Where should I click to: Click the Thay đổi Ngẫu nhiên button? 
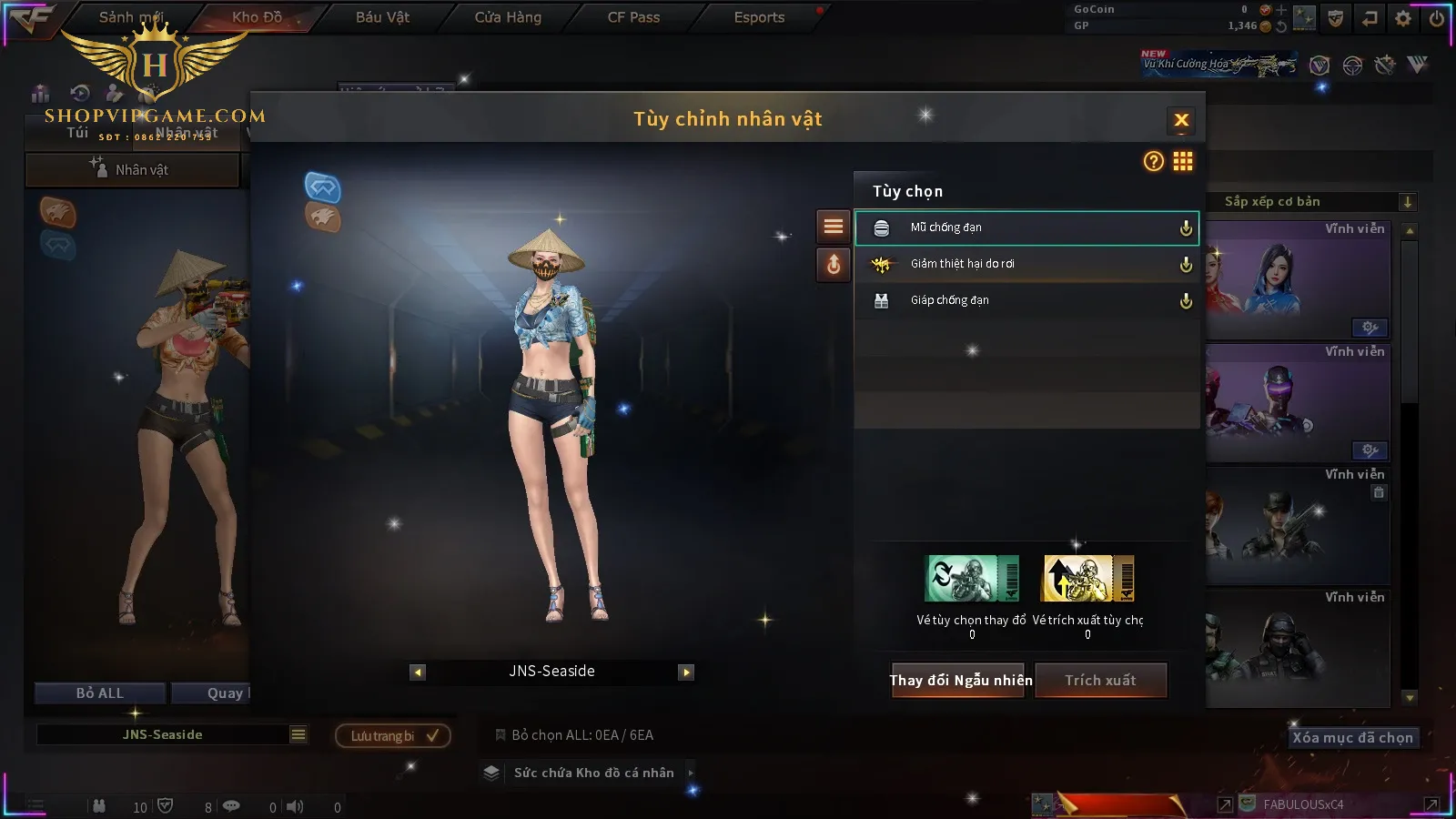tap(959, 680)
